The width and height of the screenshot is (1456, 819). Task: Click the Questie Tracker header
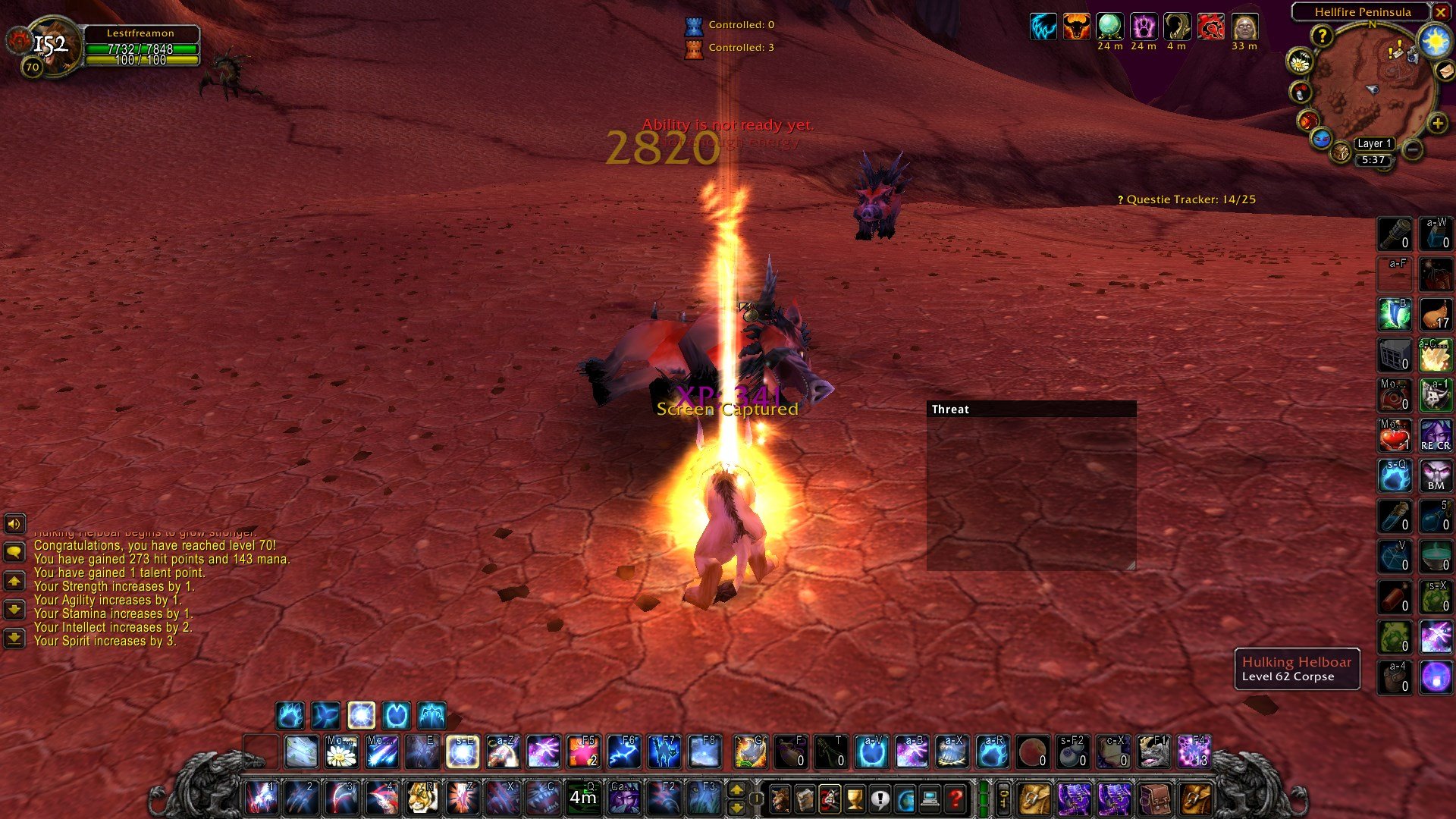coord(1187,199)
